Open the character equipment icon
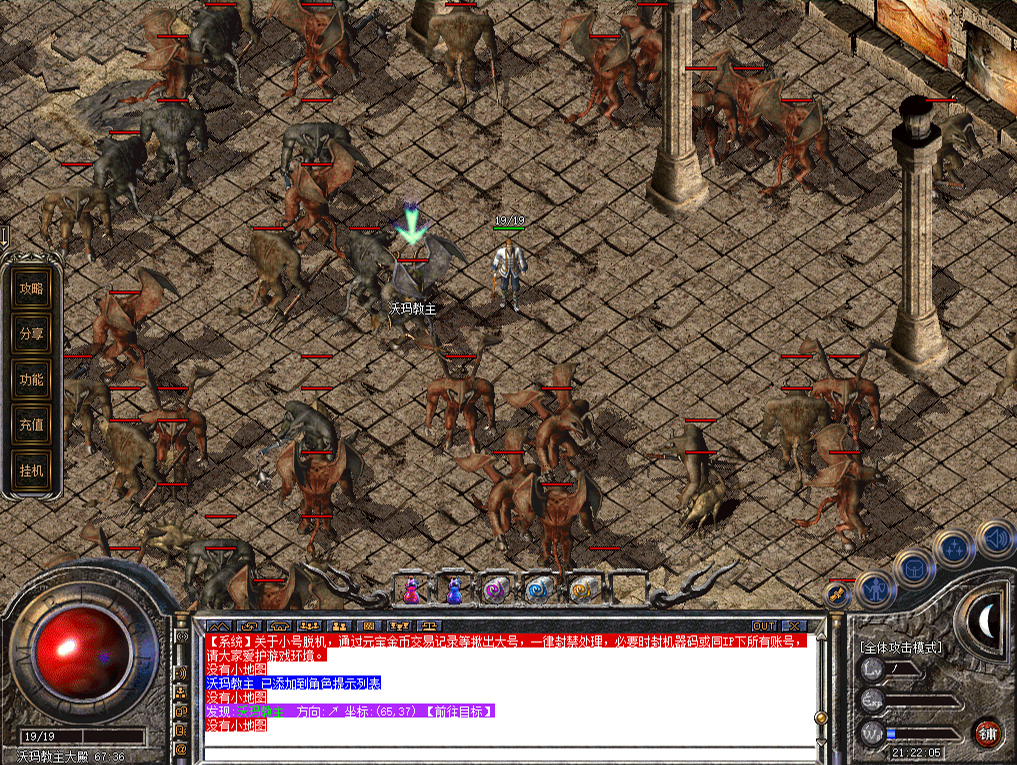 pos(876,589)
